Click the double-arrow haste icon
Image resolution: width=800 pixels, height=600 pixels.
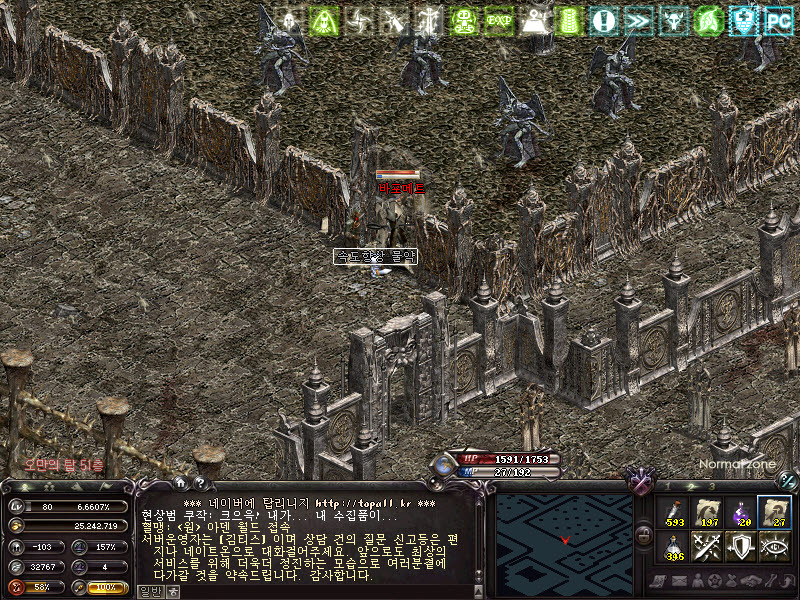pos(639,19)
